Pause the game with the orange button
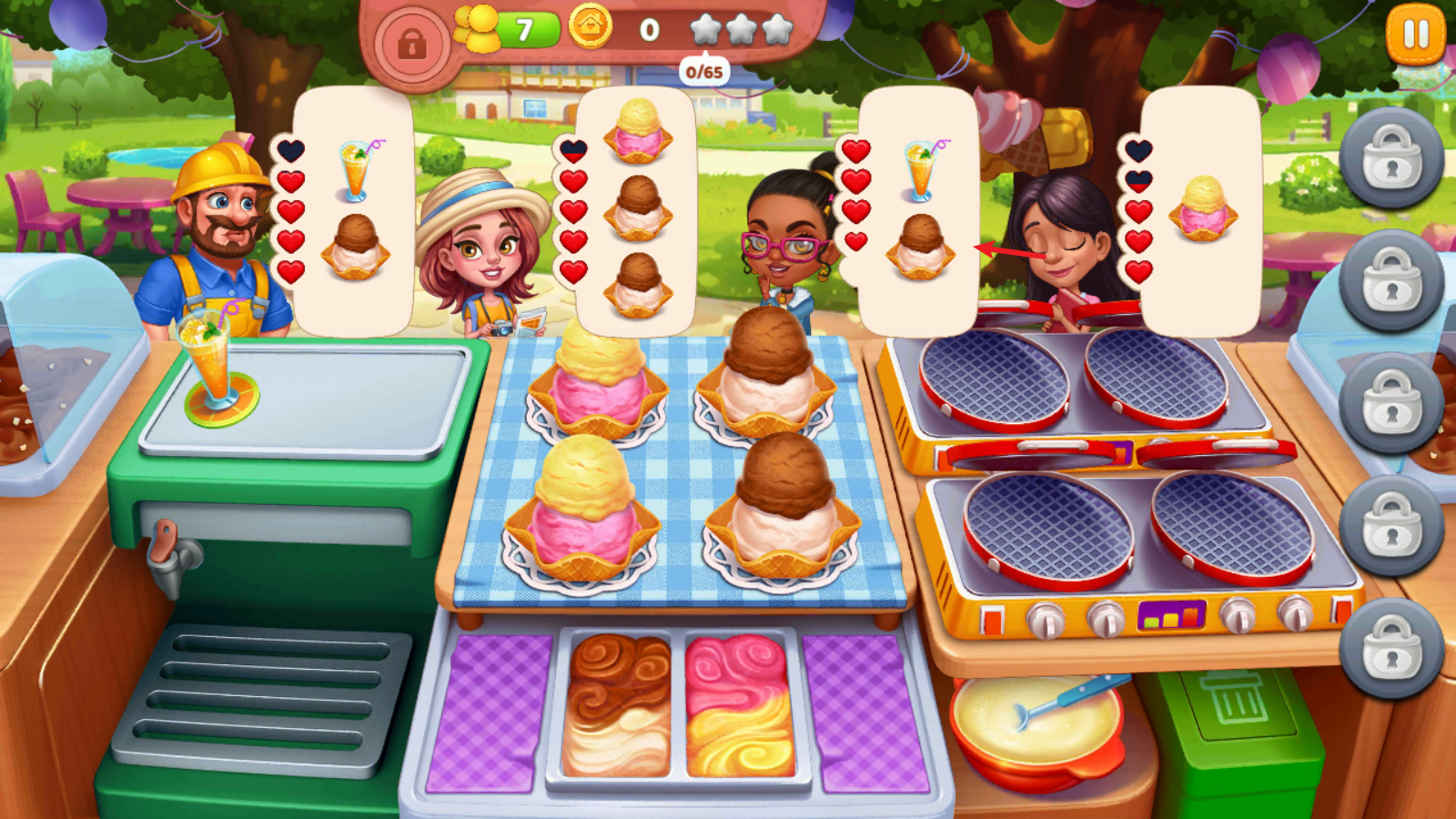The image size is (1456, 819). point(1416,35)
